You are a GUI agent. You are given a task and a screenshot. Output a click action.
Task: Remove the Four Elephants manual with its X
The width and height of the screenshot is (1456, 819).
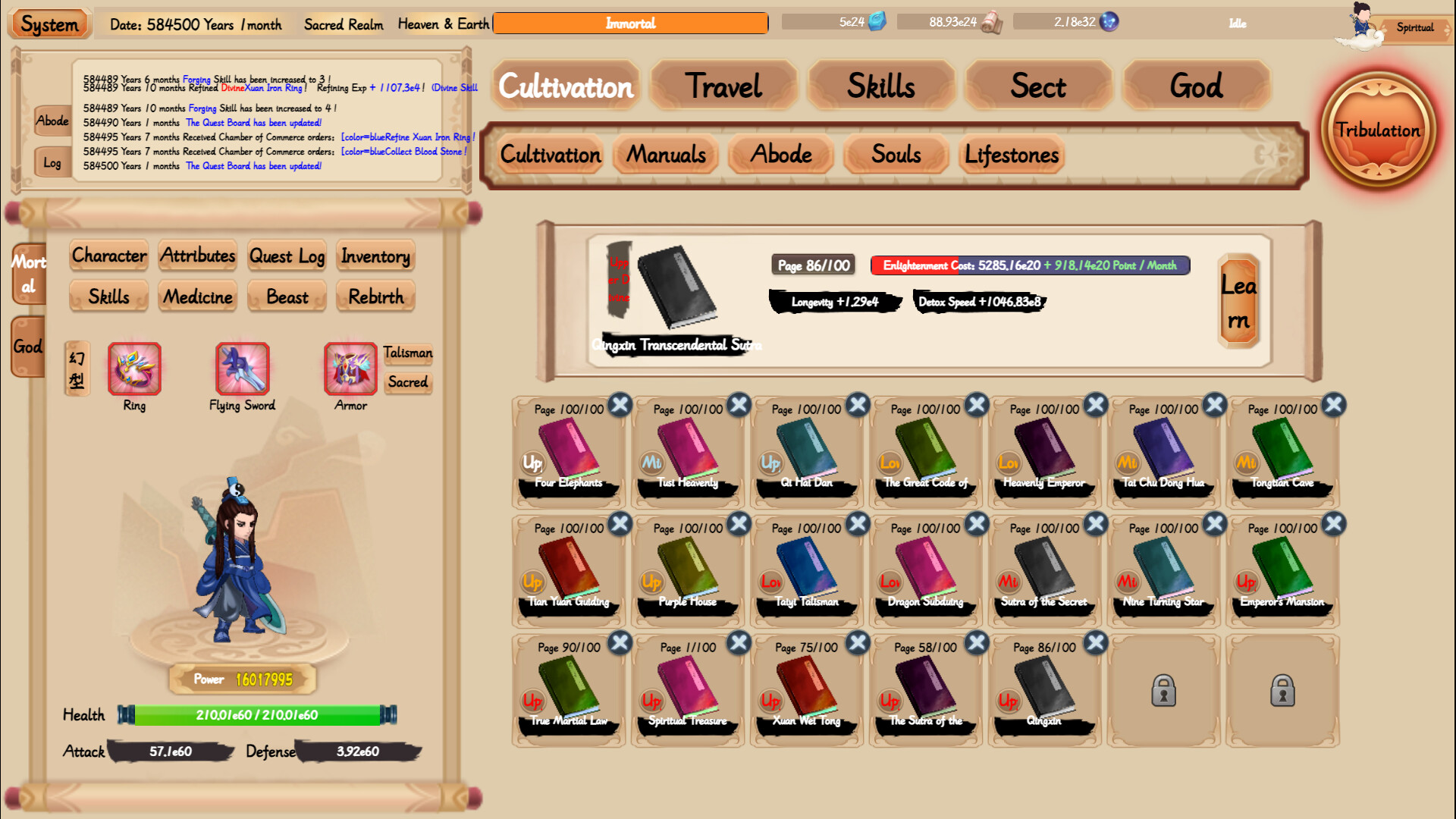[619, 406]
